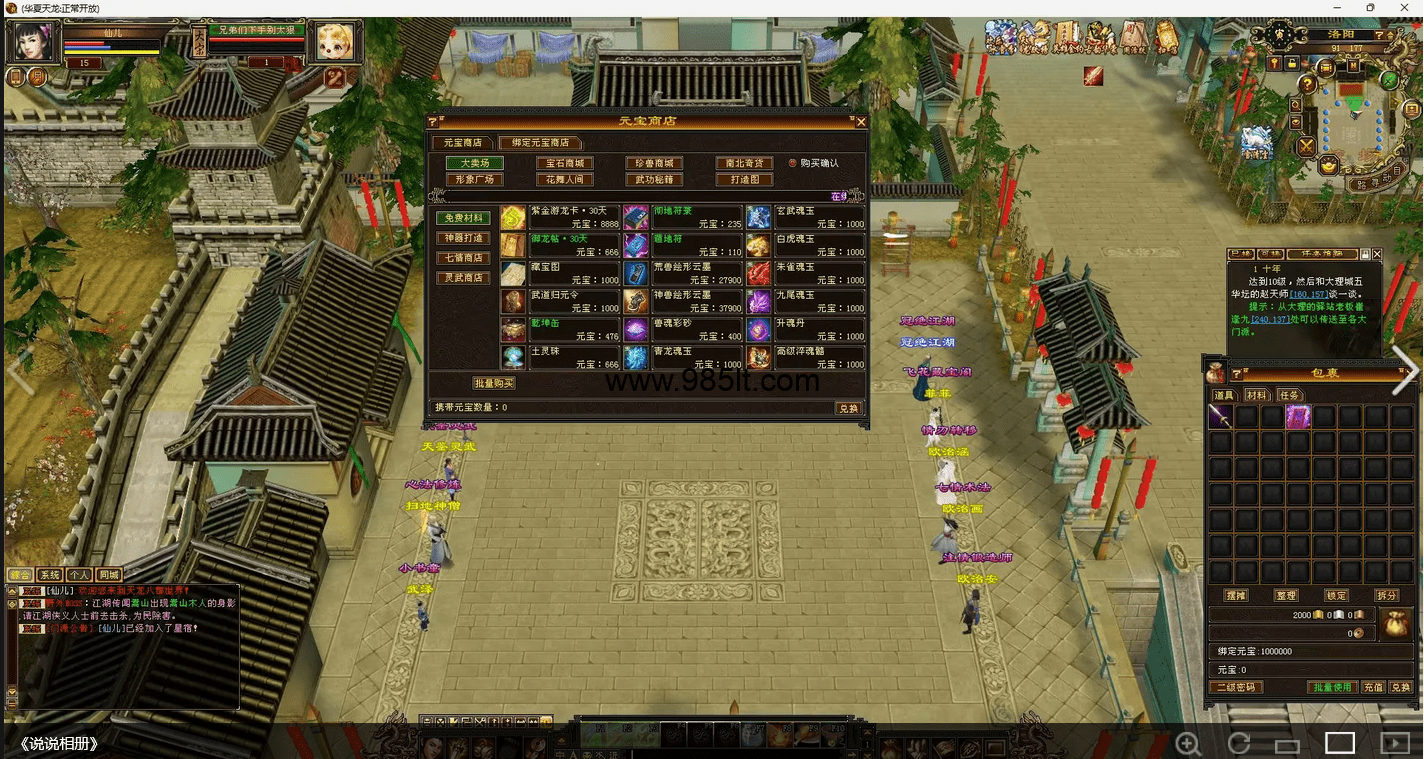Select the 七情商店 side category
The height and width of the screenshot is (759, 1424).
(x=463, y=258)
